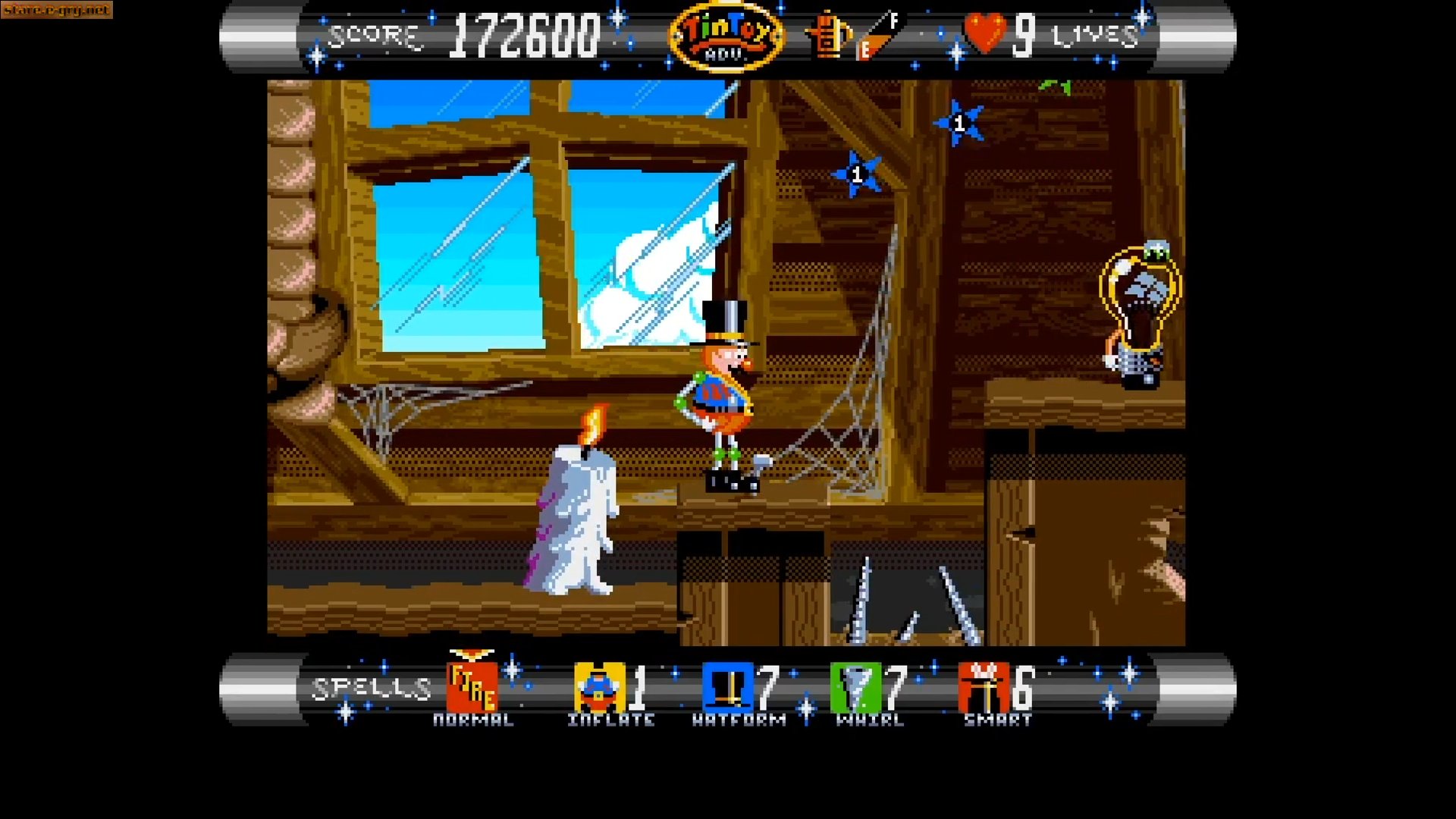The image size is (1456, 819).
Task: Click the TinToy ADV logo emblem
Action: (x=726, y=36)
